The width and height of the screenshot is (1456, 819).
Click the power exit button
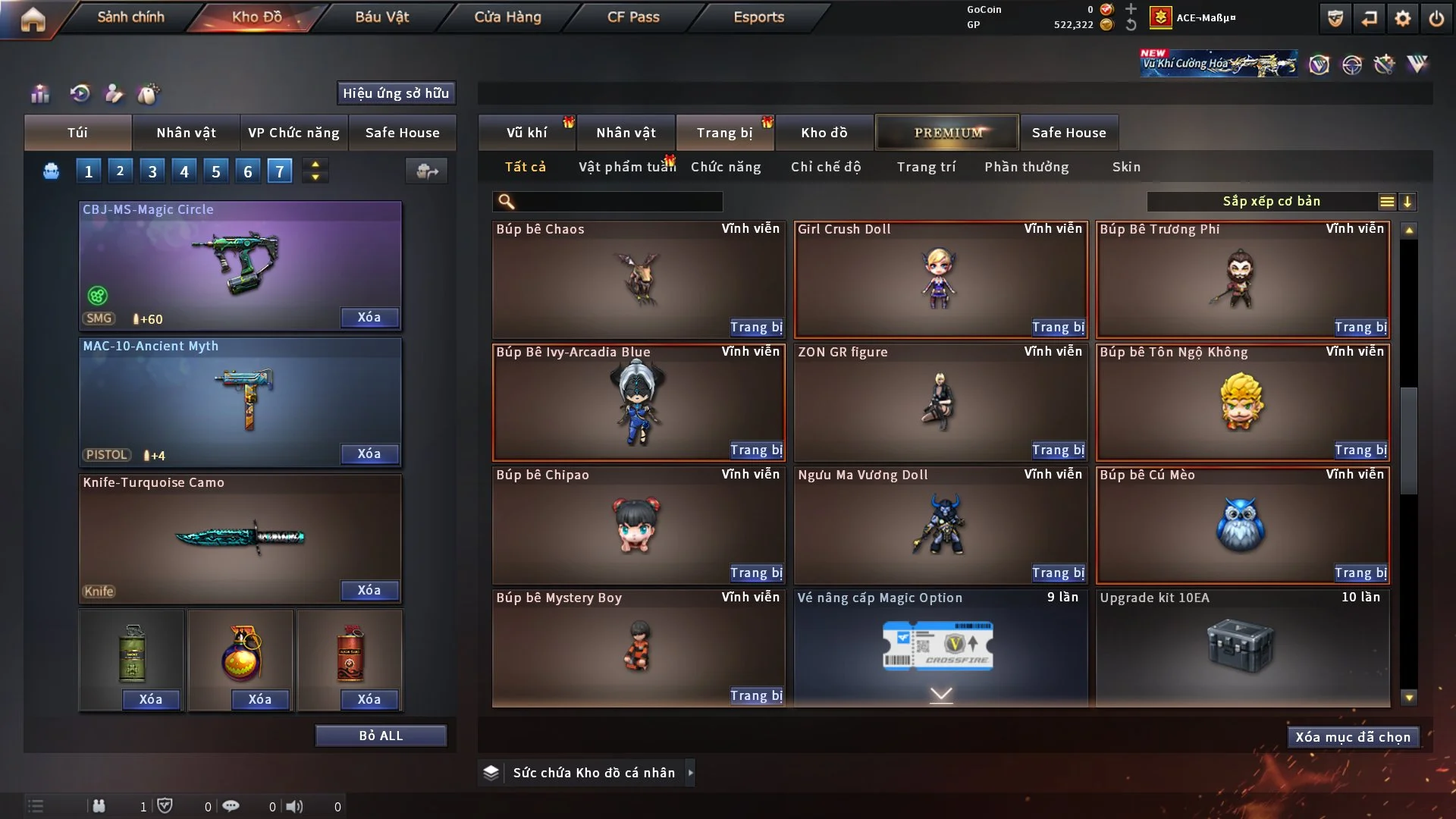pos(1436,18)
